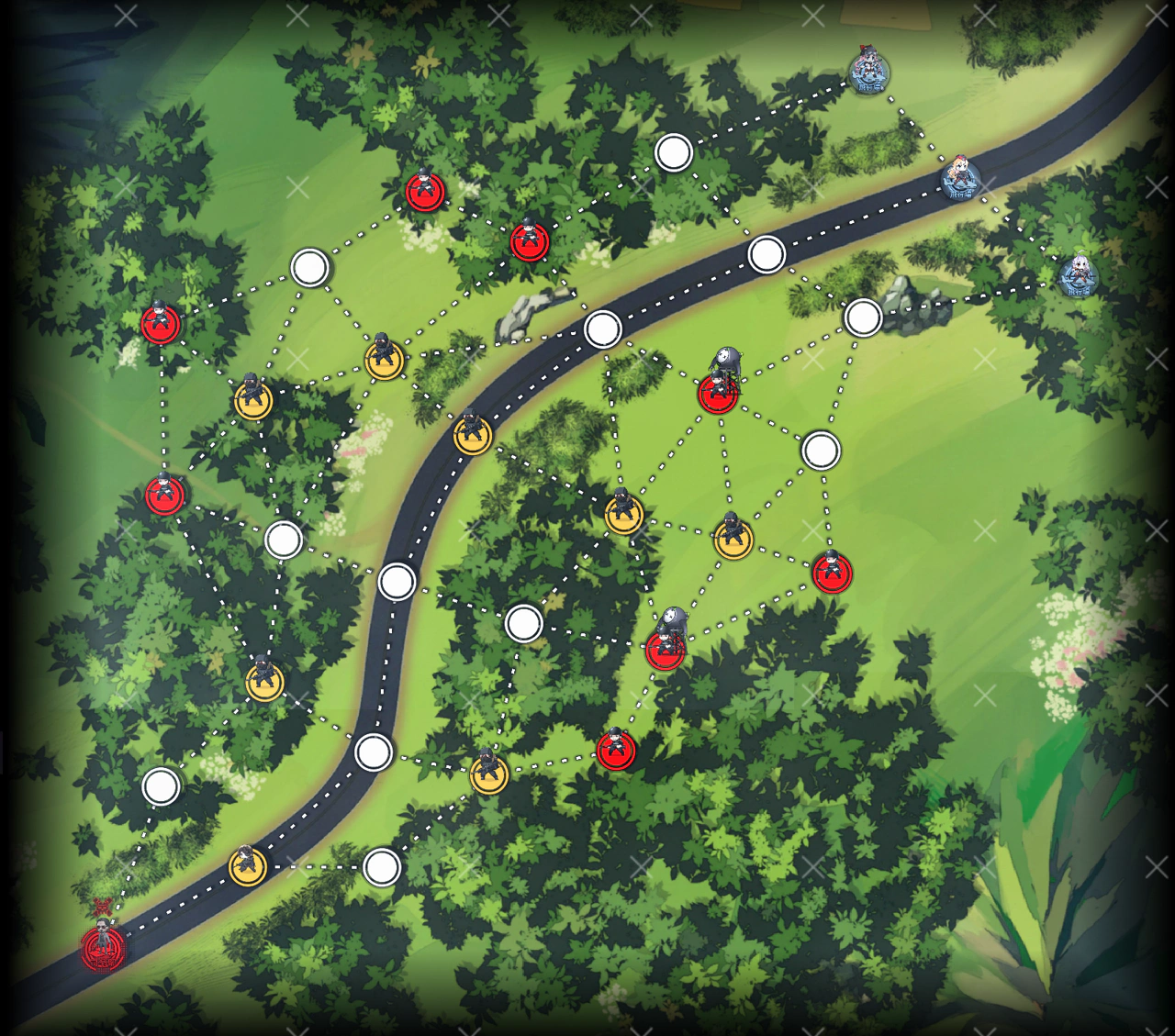Open the empty white node at the far left bottom area

pyautogui.click(x=162, y=786)
